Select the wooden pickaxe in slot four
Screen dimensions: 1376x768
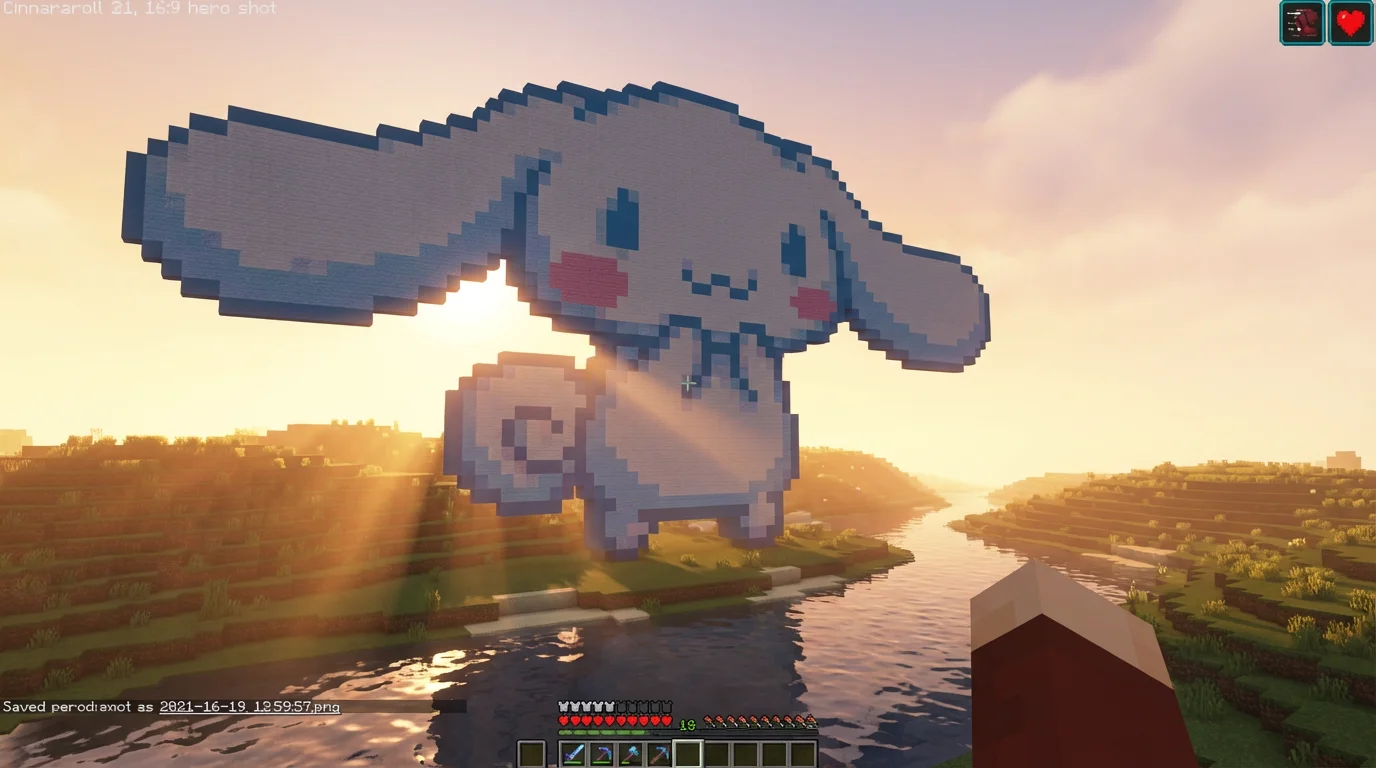(x=660, y=753)
